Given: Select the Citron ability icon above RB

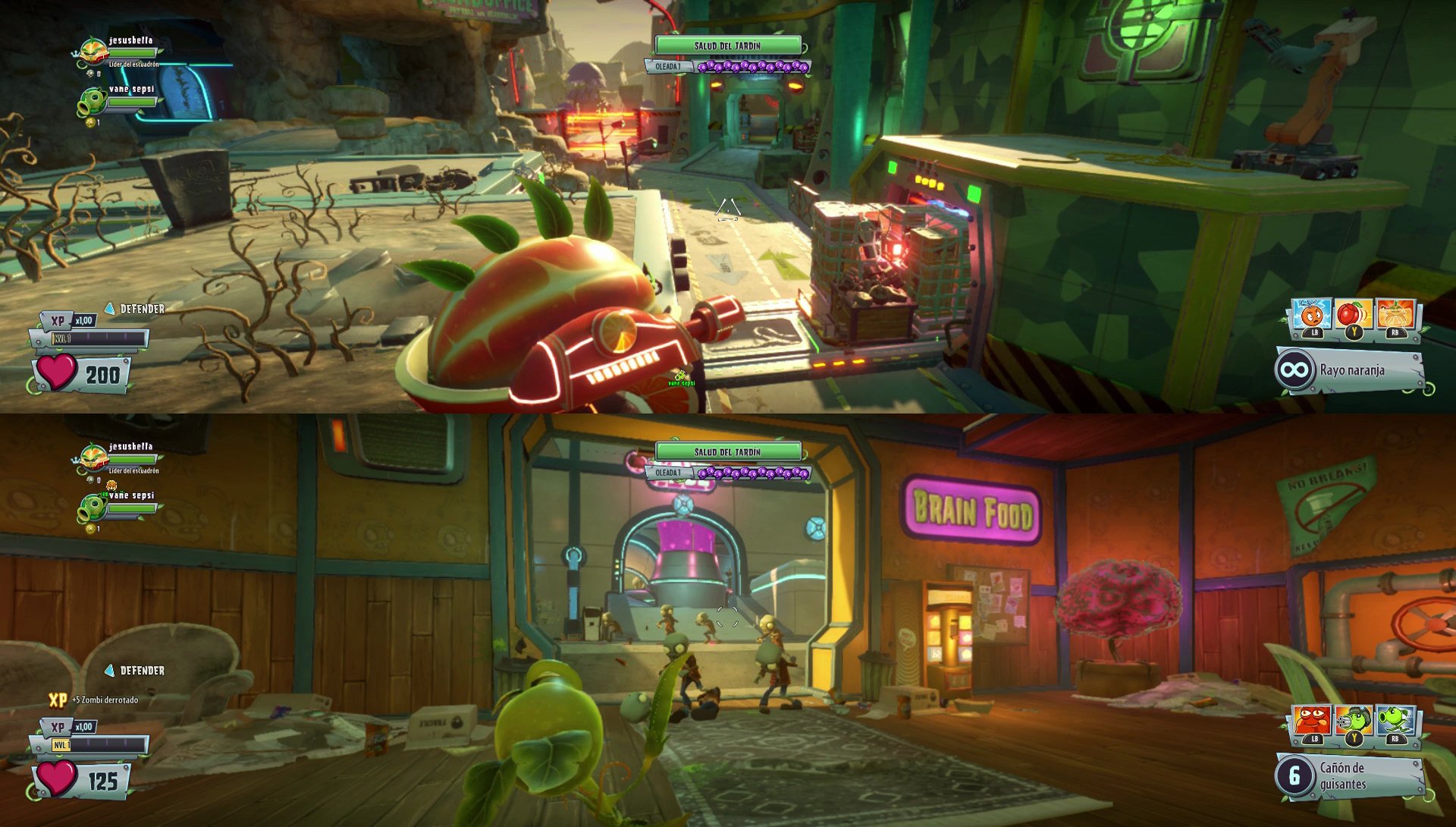Looking at the screenshot, I should [x=1394, y=313].
